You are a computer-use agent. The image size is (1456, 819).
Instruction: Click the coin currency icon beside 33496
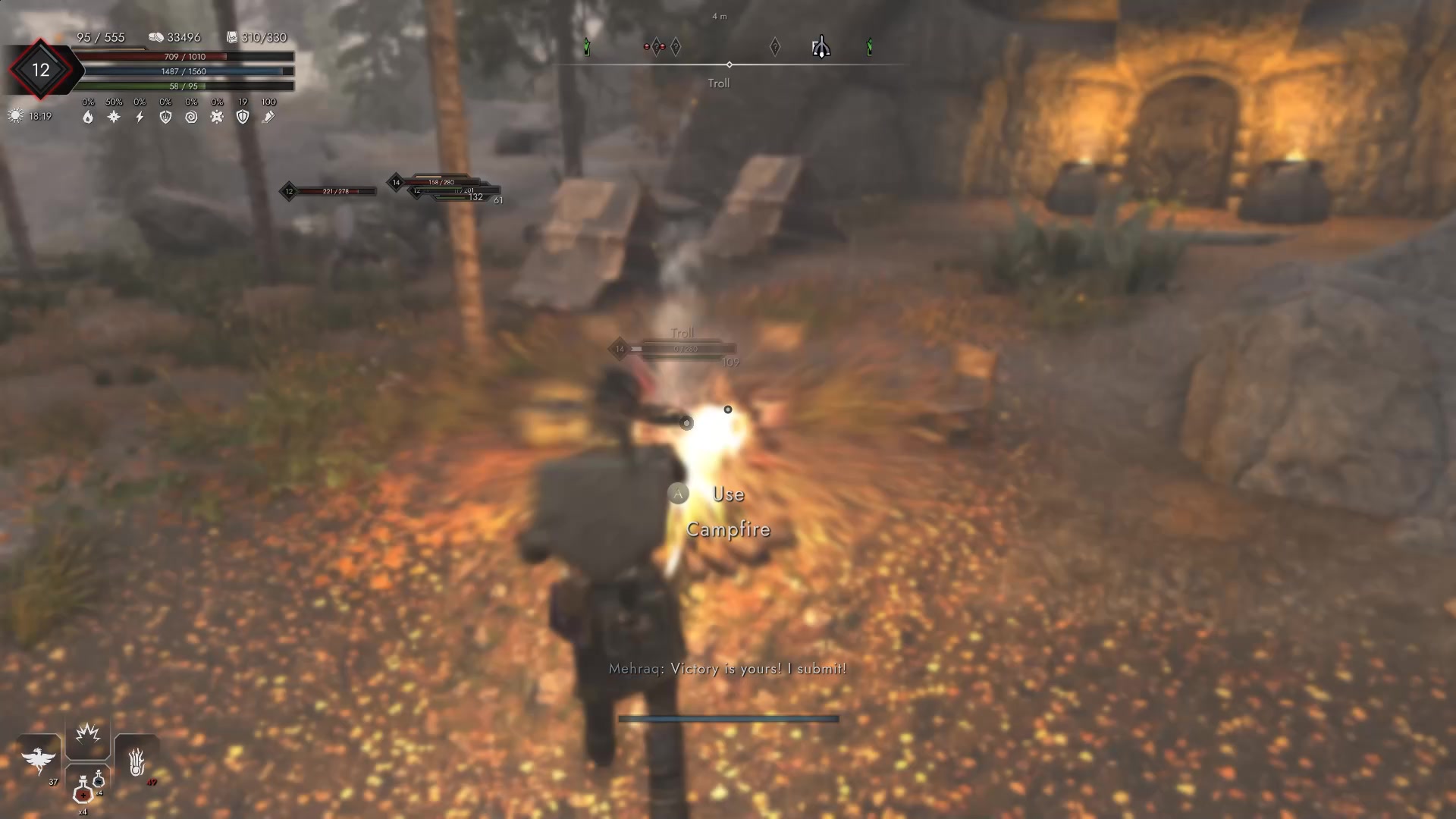click(x=158, y=36)
